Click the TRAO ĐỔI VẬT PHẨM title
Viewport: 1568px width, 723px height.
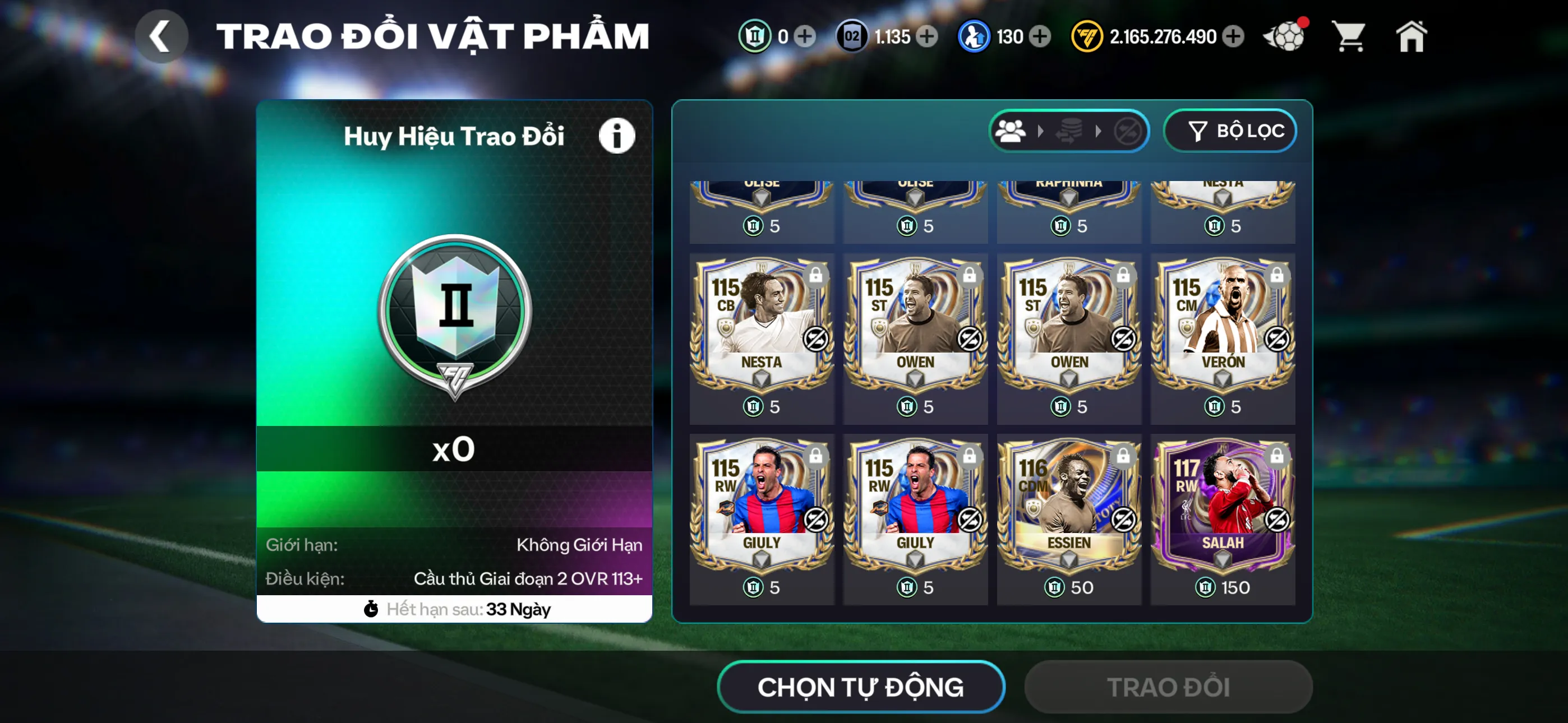coord(433,35)
